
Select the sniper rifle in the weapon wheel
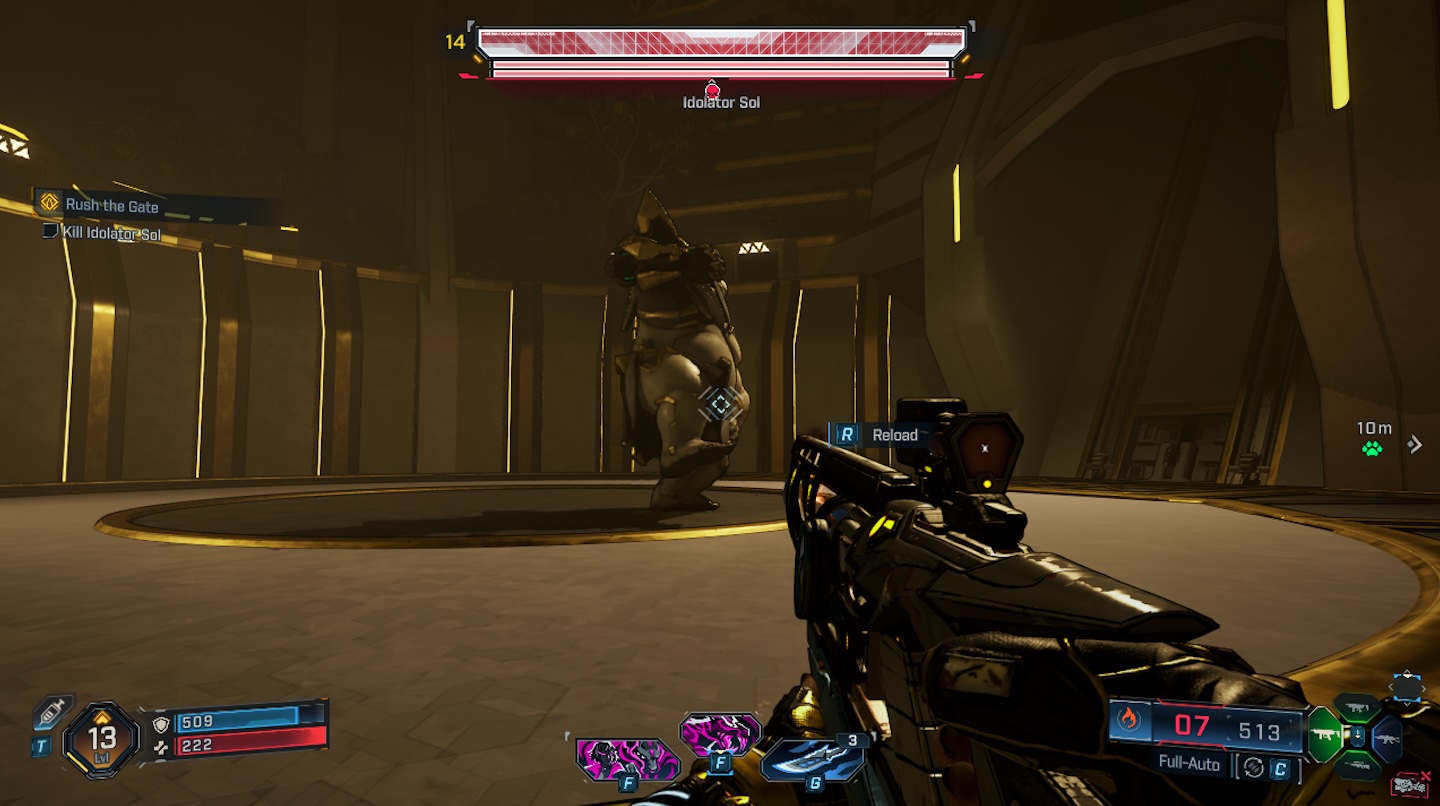click(1357, 765)
